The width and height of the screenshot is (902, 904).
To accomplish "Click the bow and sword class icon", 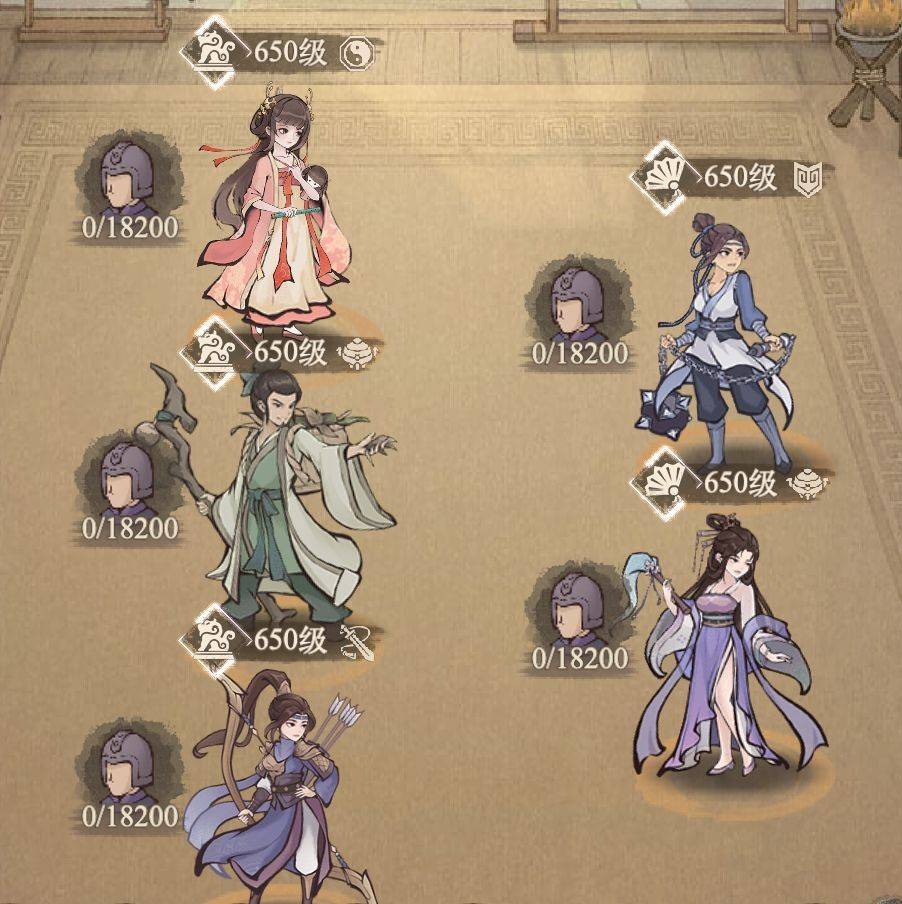I will (x=357, y=641).
